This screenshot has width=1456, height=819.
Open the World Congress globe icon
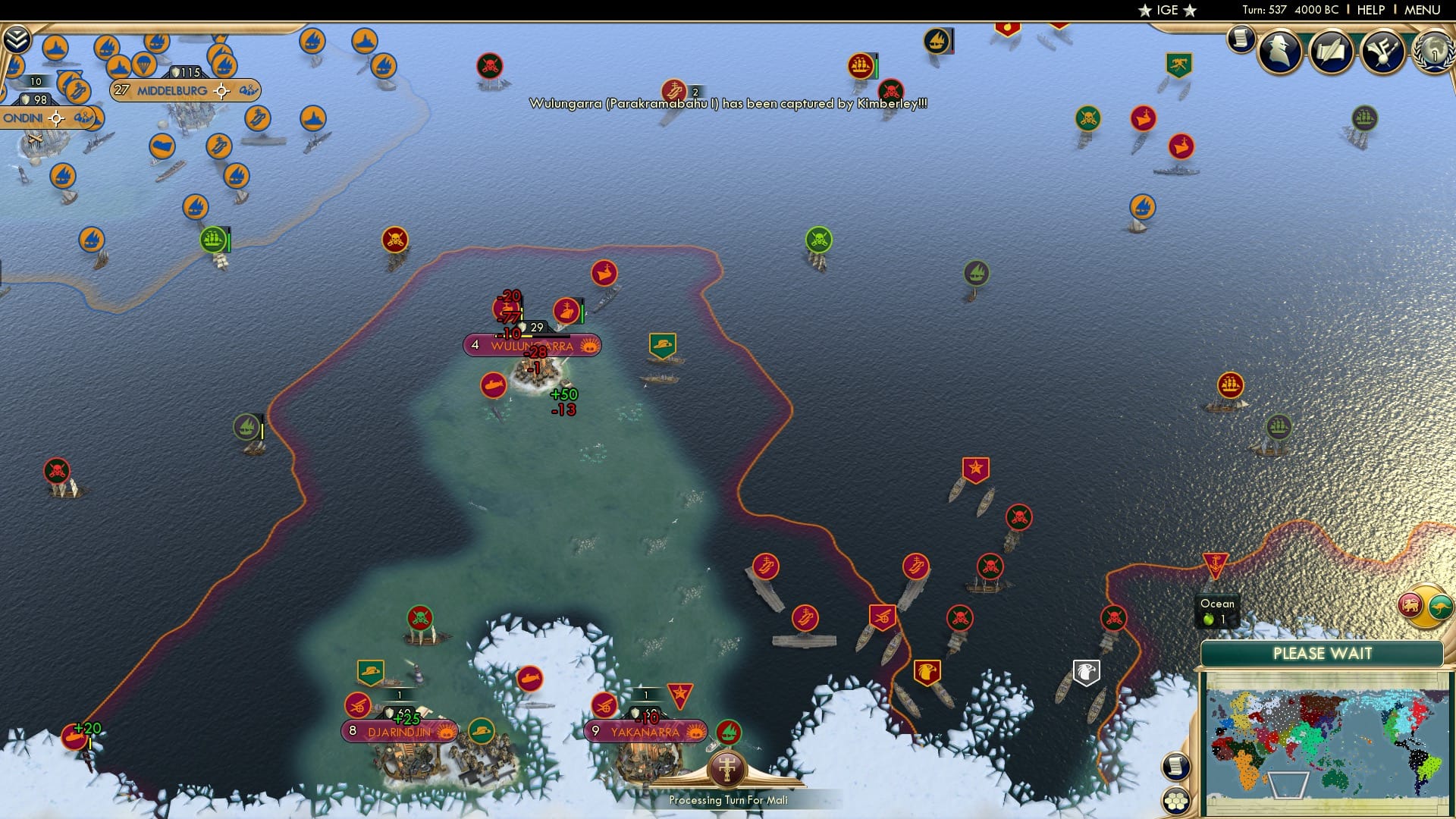click(x=1433, y=53)
